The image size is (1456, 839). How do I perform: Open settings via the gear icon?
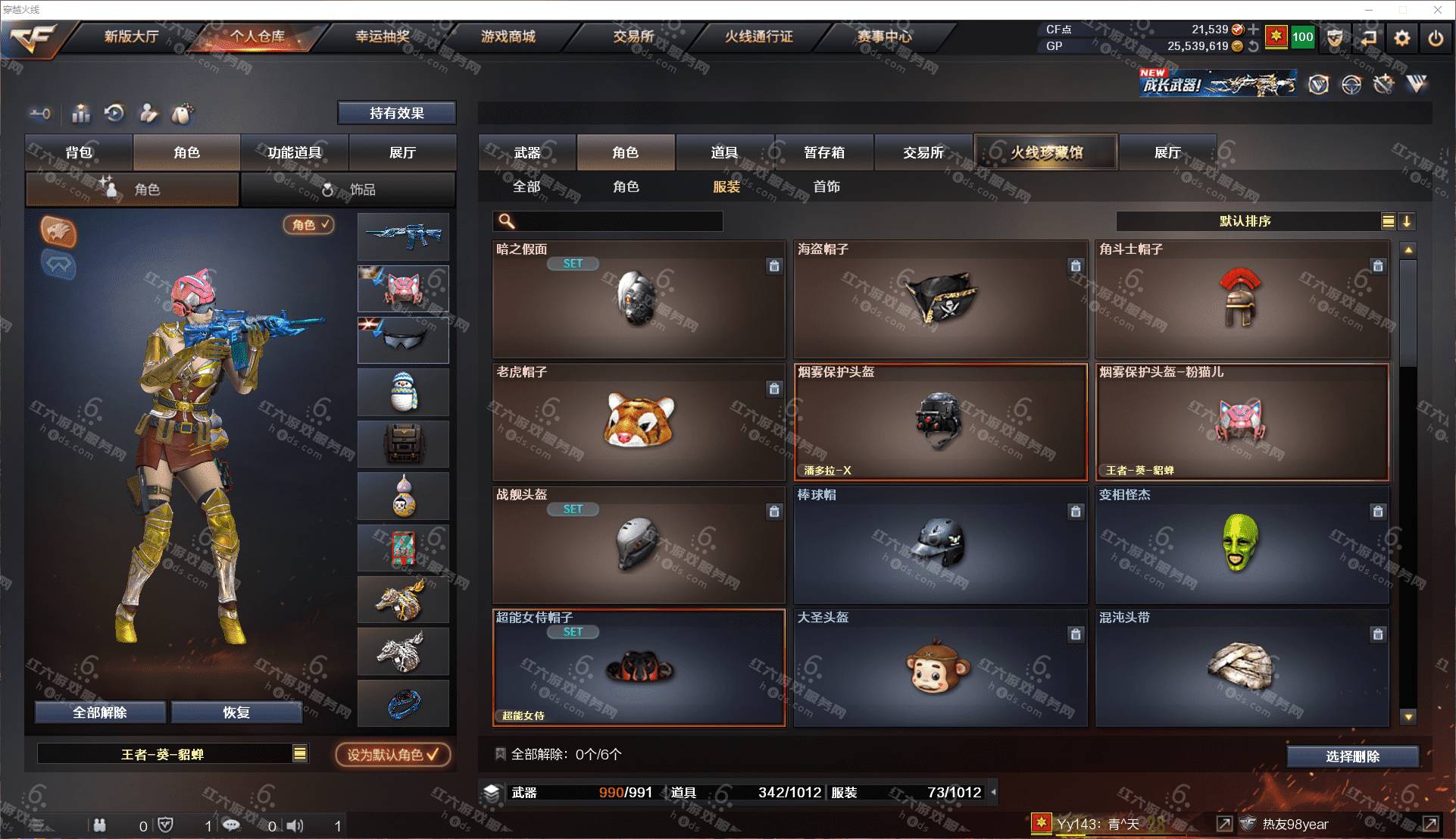point(1402,38)
